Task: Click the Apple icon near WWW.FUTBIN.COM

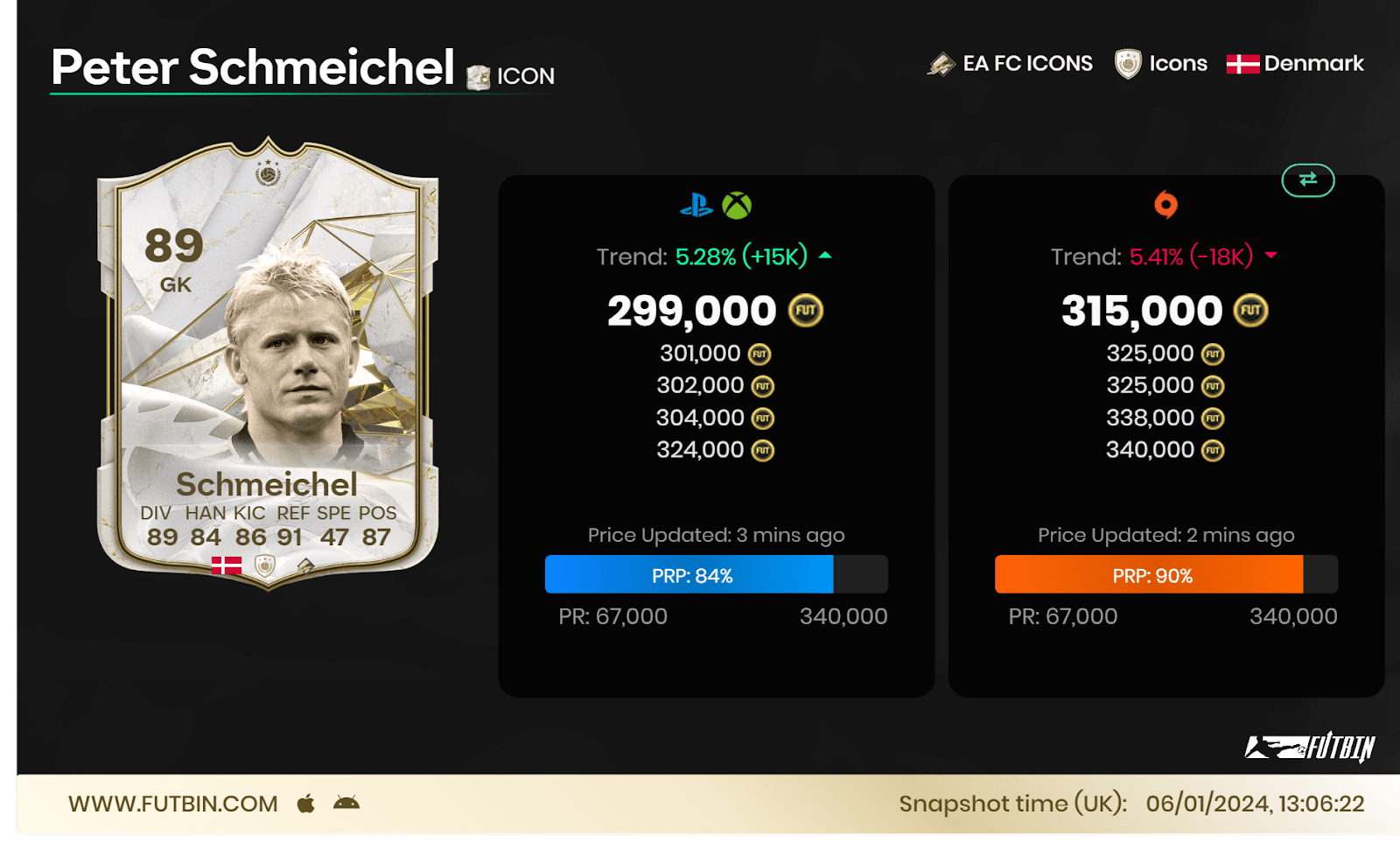Action: pyautogui.click(x=308, y=803)
